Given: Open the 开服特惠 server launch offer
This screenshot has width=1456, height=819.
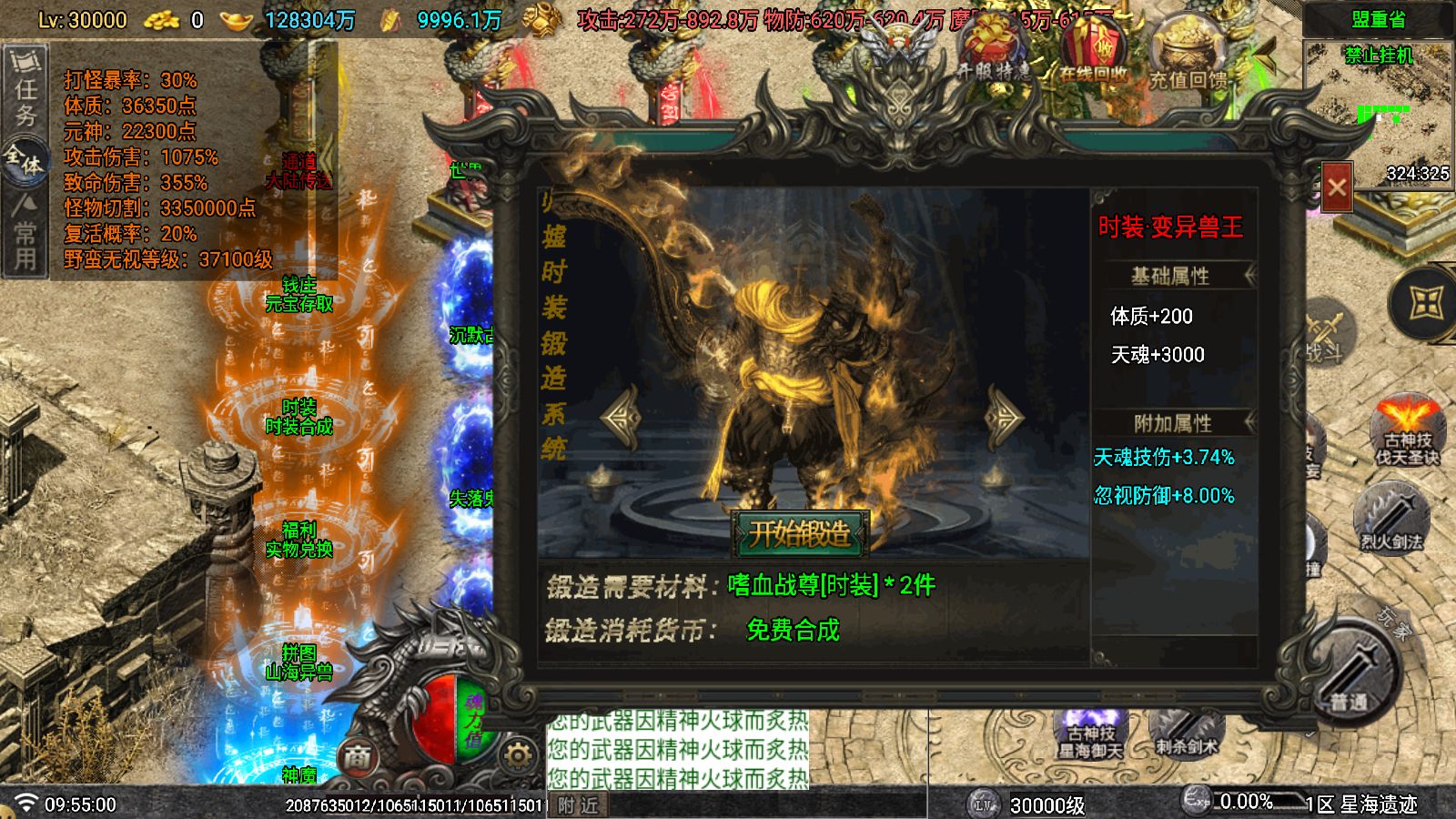Looking at the screenshot, I should 992,53.
